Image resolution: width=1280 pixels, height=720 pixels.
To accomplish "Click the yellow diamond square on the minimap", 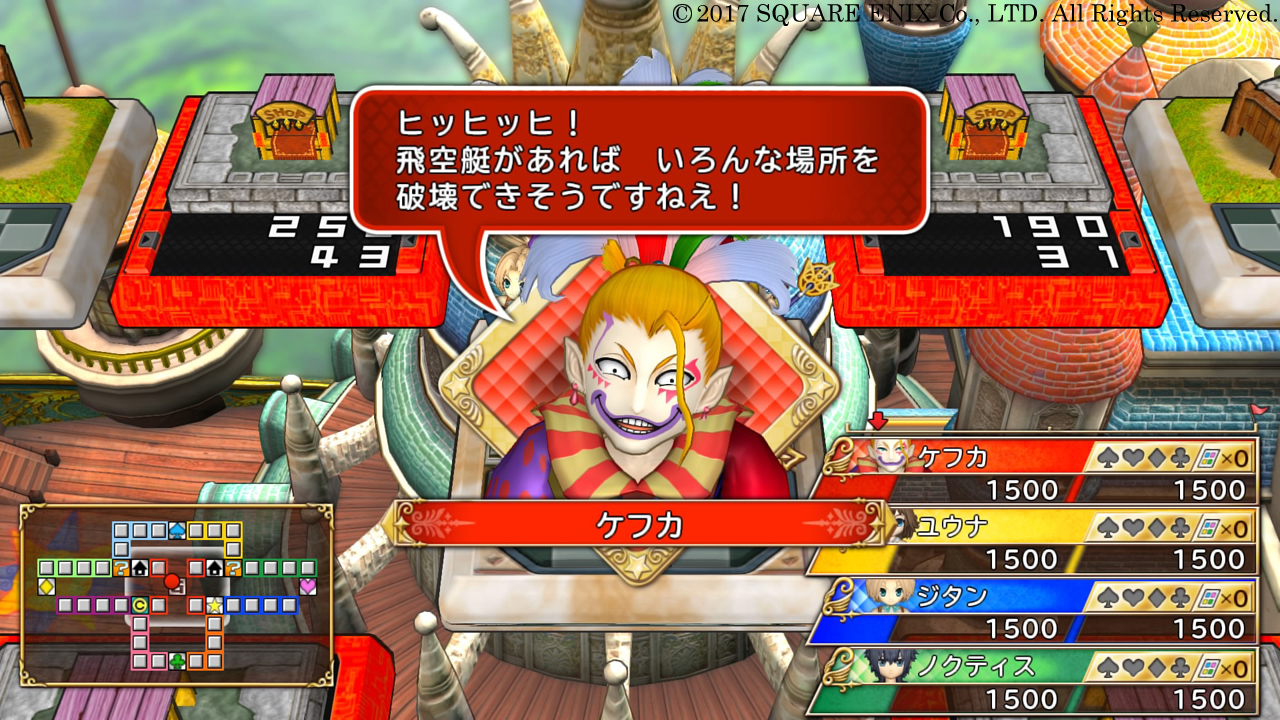I will [x=46, y=586].
